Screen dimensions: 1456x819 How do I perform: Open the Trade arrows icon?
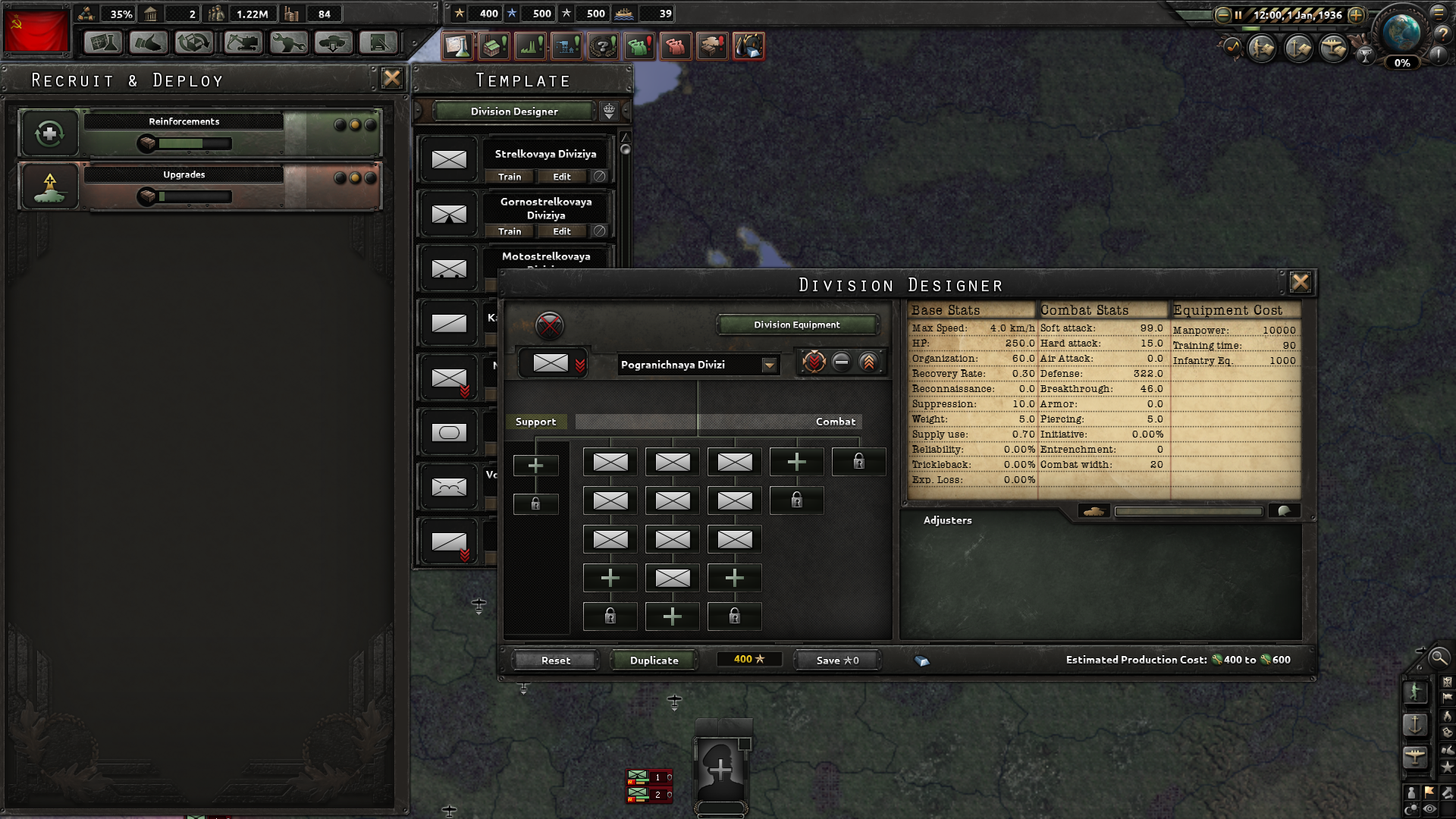coord(193,43)
